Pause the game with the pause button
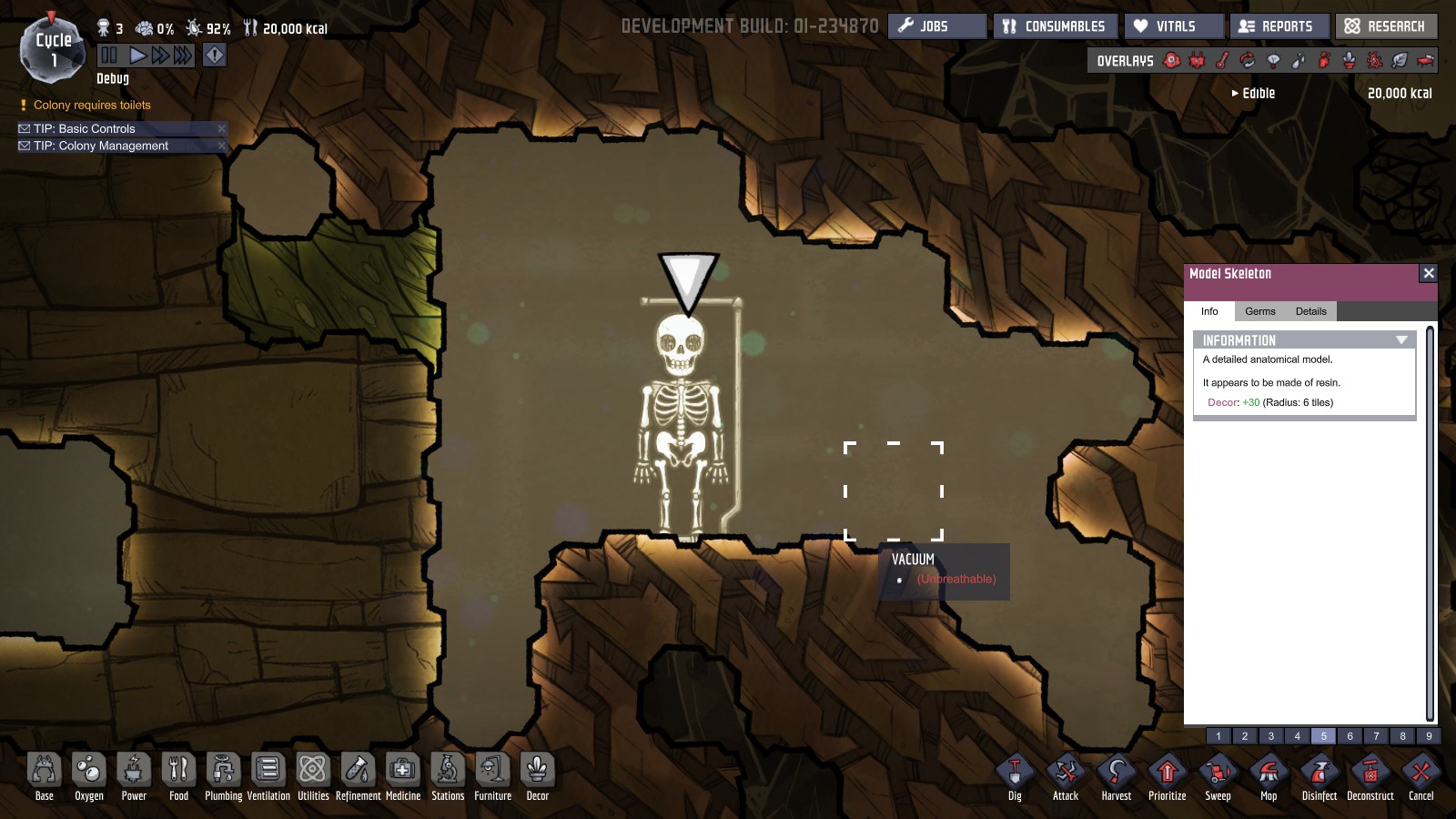Screen dimensions: 1456x819 tap(109, 56)
